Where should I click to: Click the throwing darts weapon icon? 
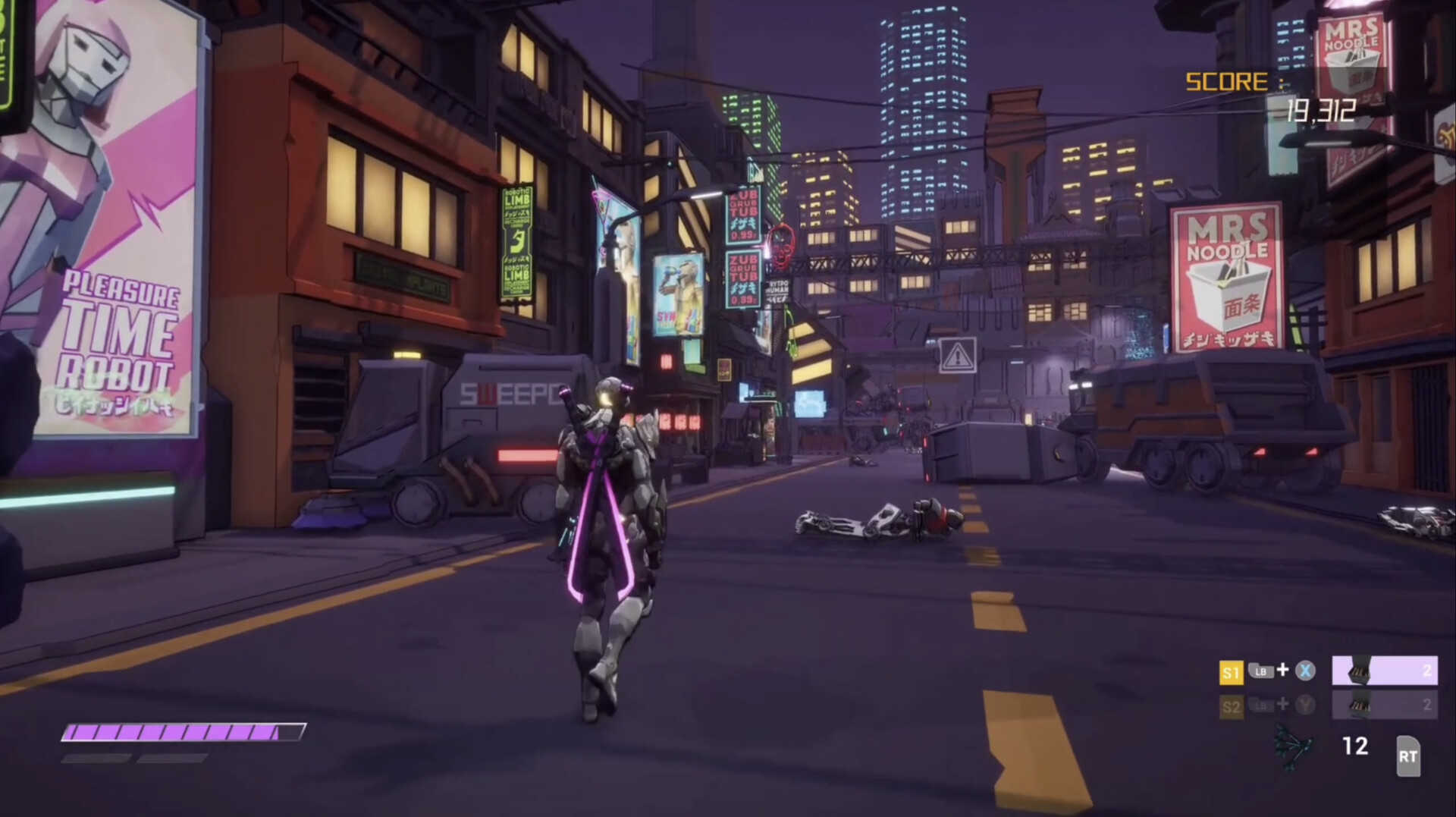pyautogui.click(x=1293, y=747)
